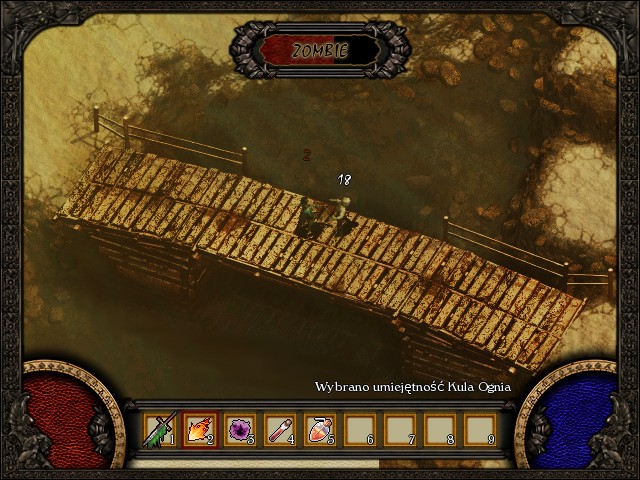Screen dimensions: 640x480
Task: Choose the purple orb spell in slot 3
Action: 238,430
